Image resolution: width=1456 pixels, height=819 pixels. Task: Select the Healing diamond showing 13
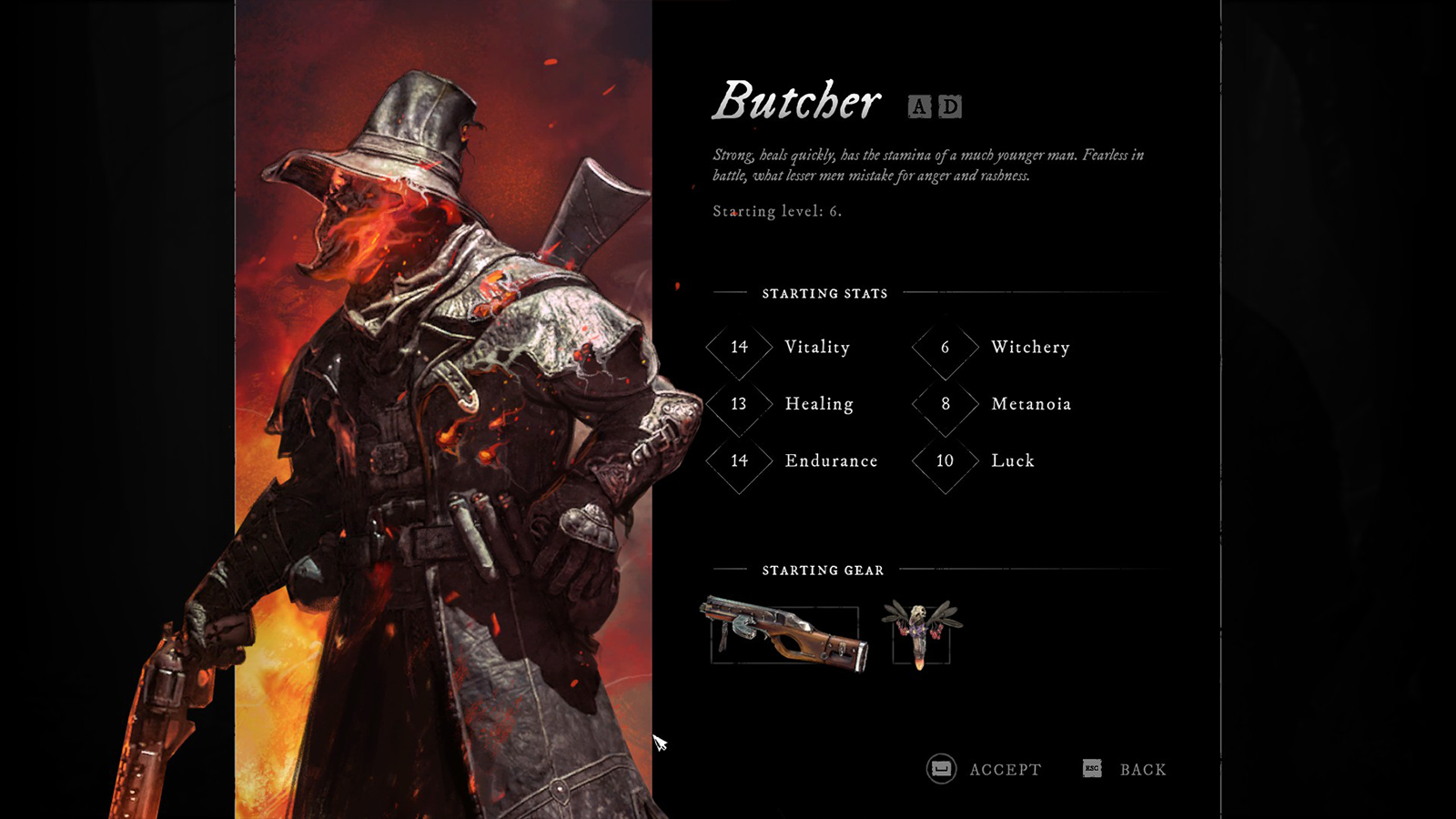(x=739, y=403)
